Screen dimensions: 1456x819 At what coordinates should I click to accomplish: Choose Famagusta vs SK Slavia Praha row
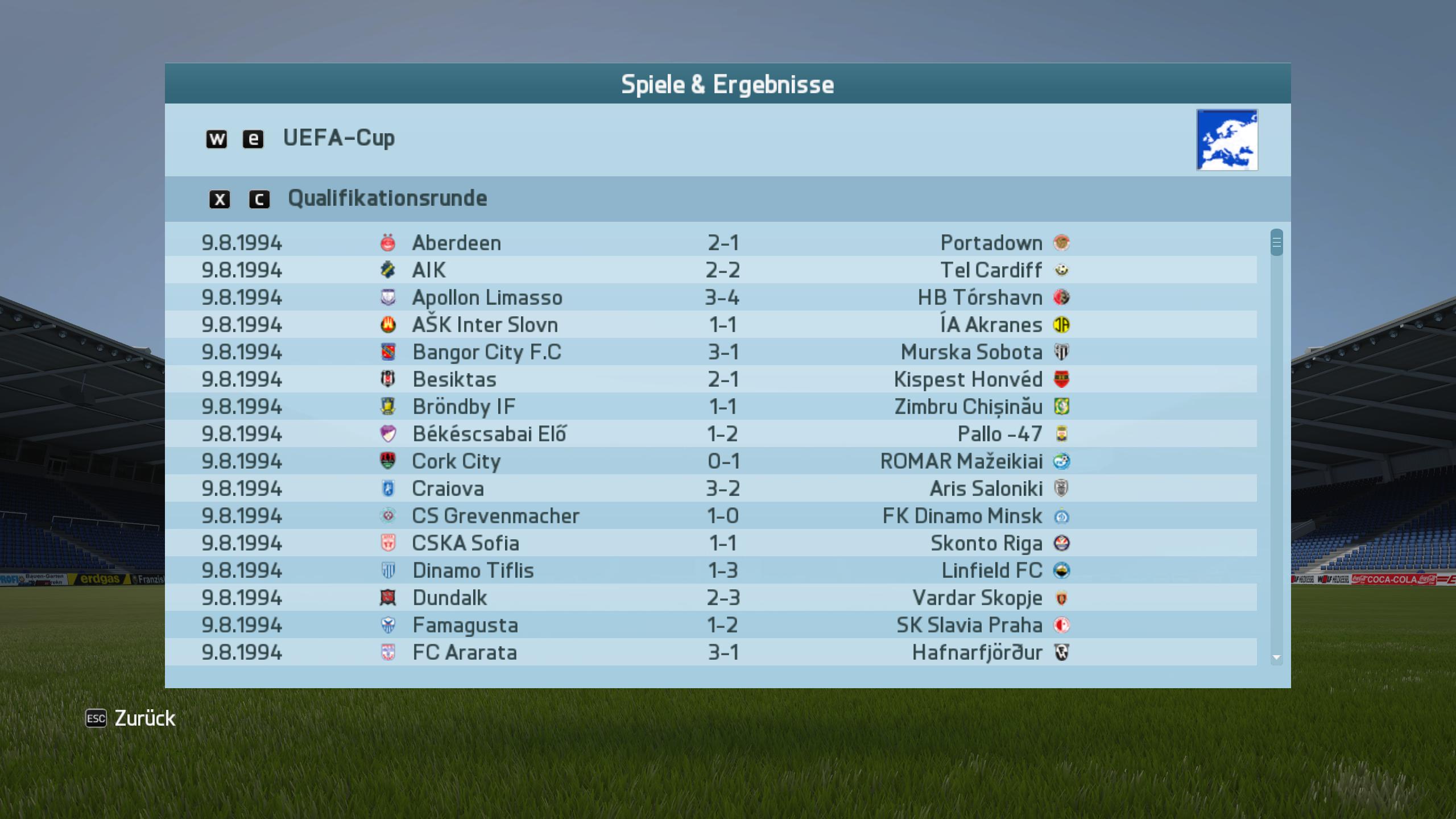tap(711, 625)
